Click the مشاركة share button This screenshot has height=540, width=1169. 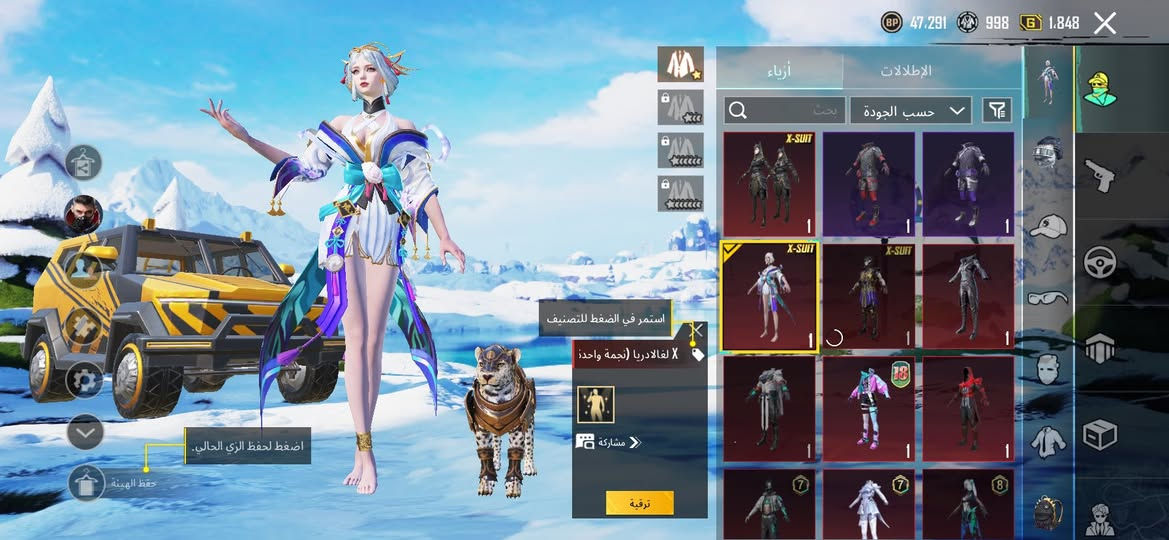(x=609, y=441)
